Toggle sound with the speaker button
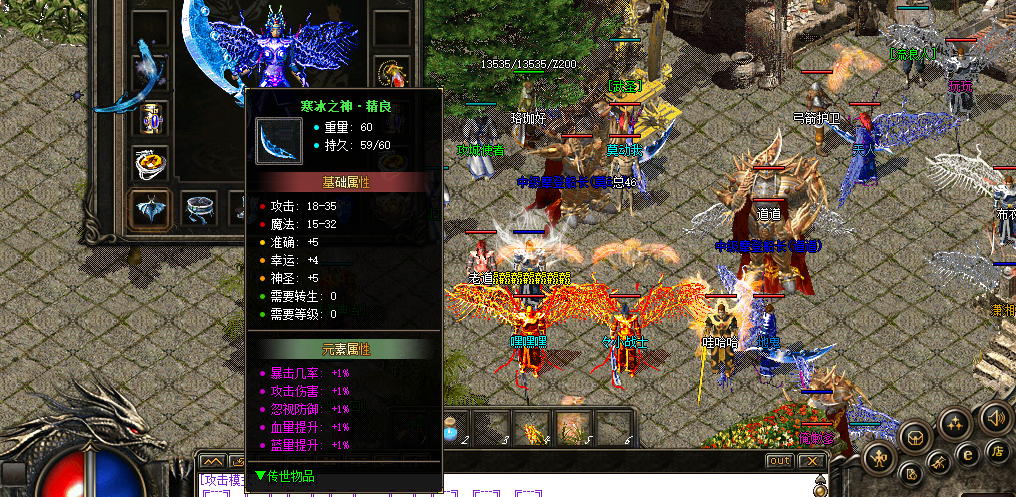 (994, 416)
